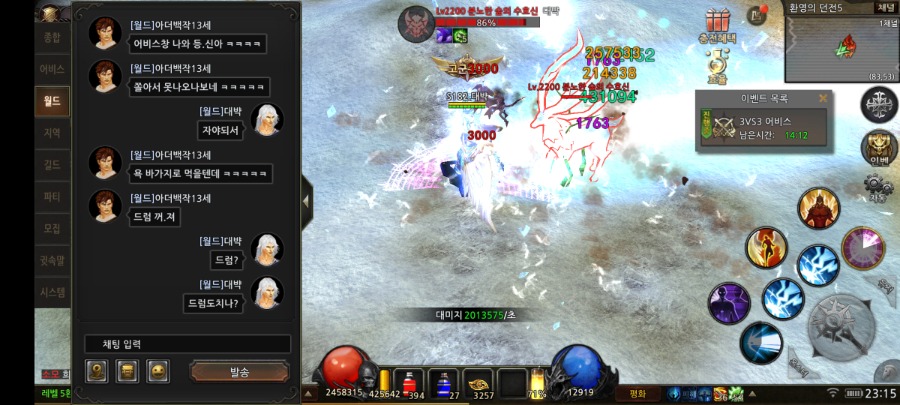900x405 pixels.
Task: Collapse the chat panel with the arrow handle
Action: 307,199
